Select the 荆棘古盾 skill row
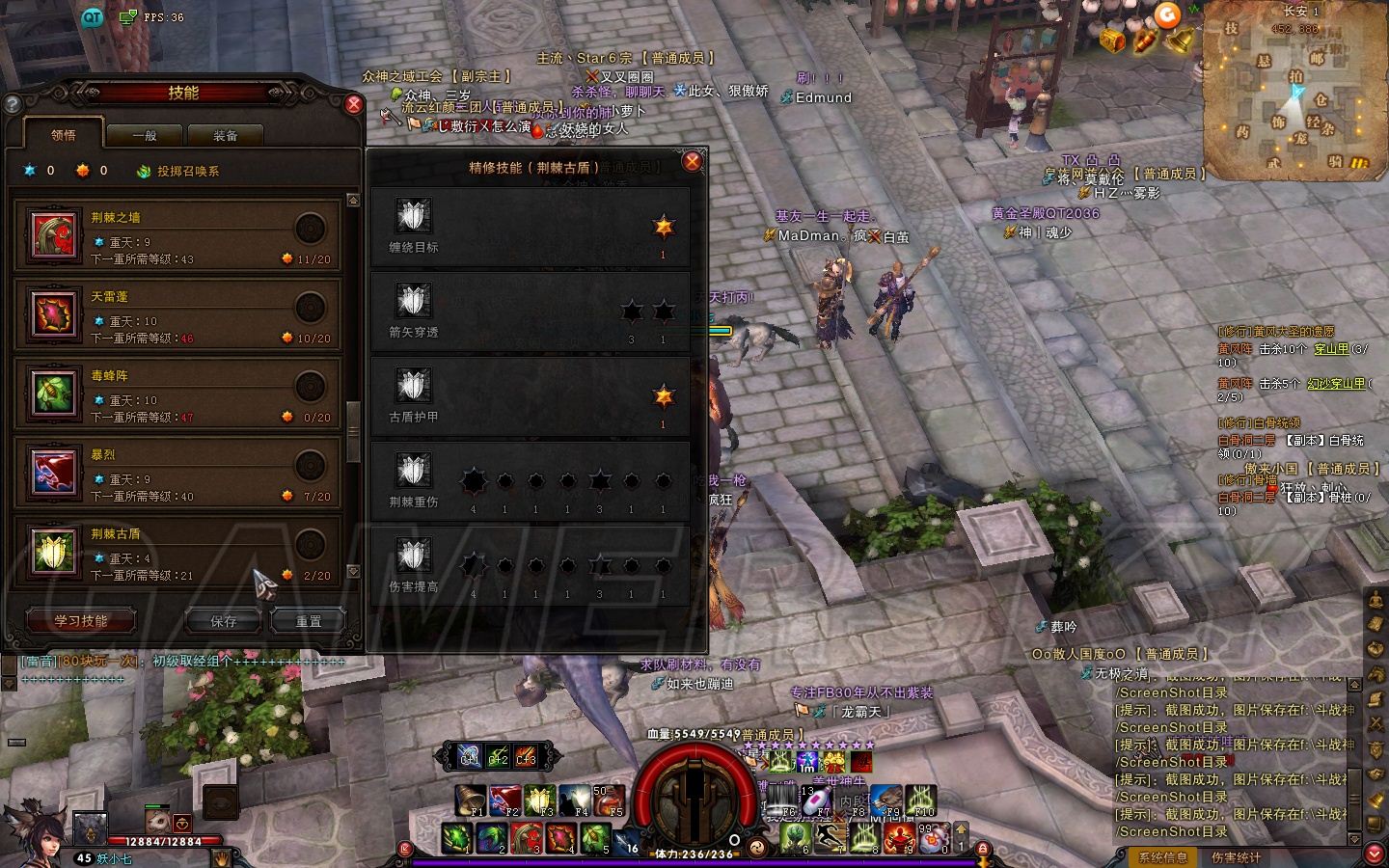This screenshot has height=868, width=1389. point(178,551)
